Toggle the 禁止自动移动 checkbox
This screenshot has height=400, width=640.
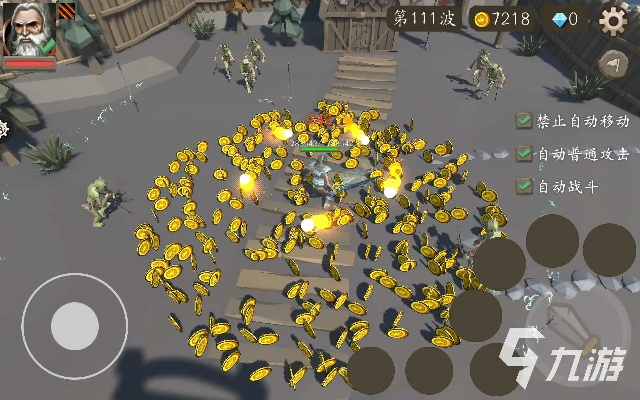click(524, 121)
